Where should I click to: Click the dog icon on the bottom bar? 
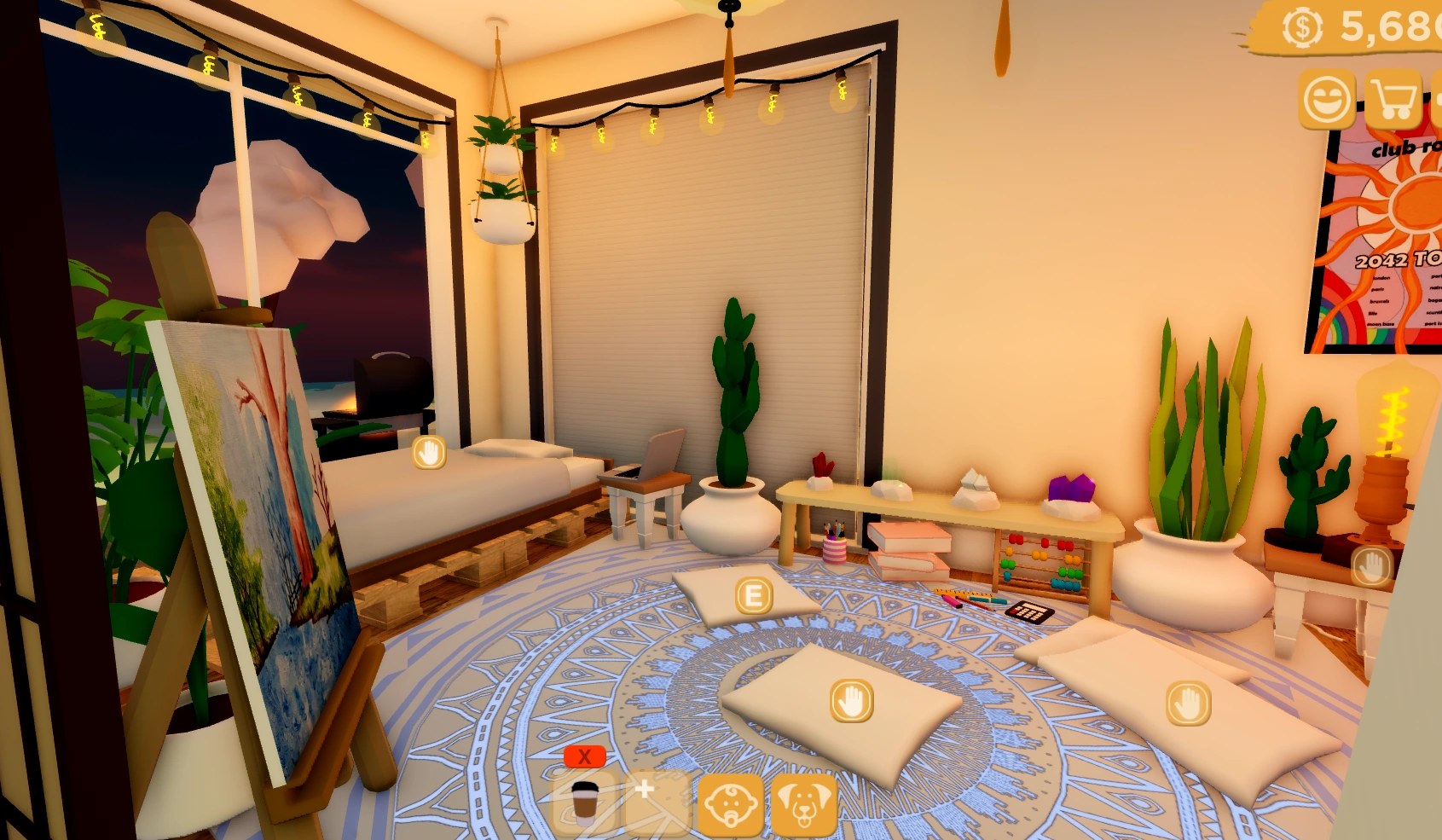tap(805, 805)
